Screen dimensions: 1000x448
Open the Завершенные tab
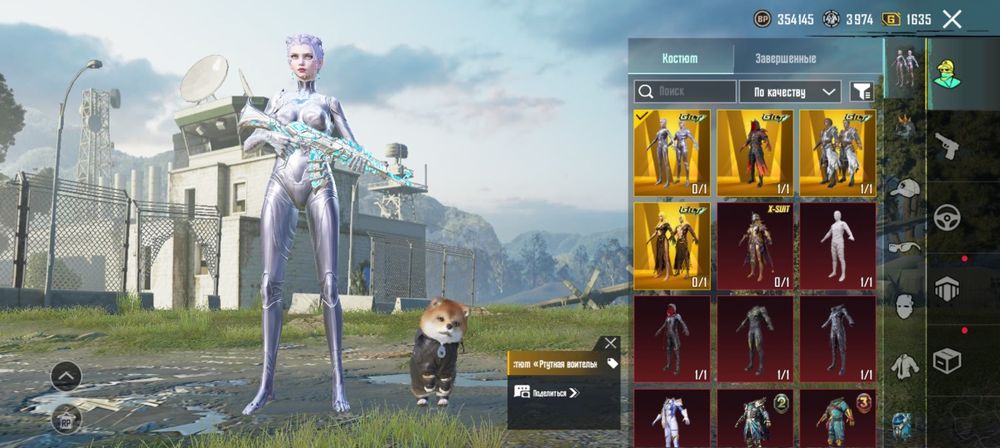coord(785,59)
